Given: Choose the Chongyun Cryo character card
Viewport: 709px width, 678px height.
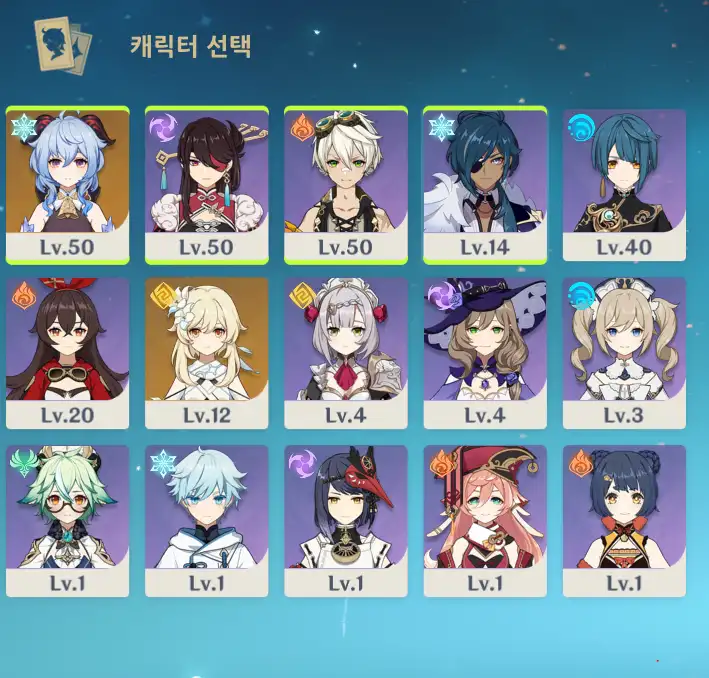Looking at the screenshot, I should pyautogui.click(x=206, y=520).
